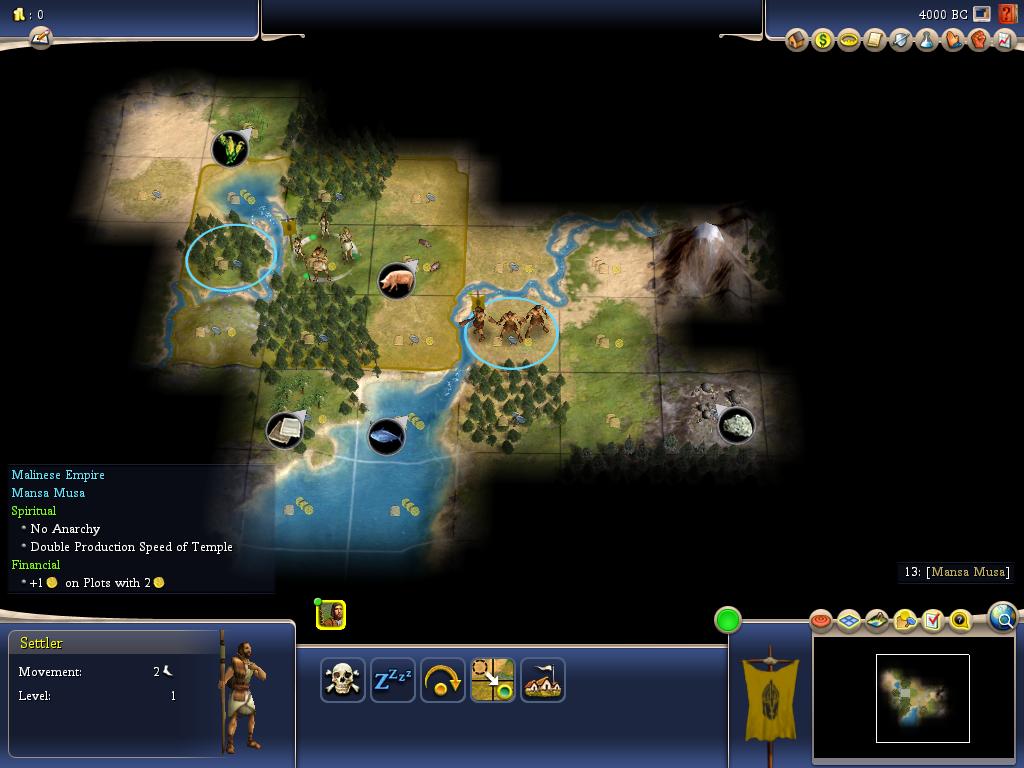Screen dimensions: 1024x768
Task: Click the green end turn button
Action: (728, 620)
